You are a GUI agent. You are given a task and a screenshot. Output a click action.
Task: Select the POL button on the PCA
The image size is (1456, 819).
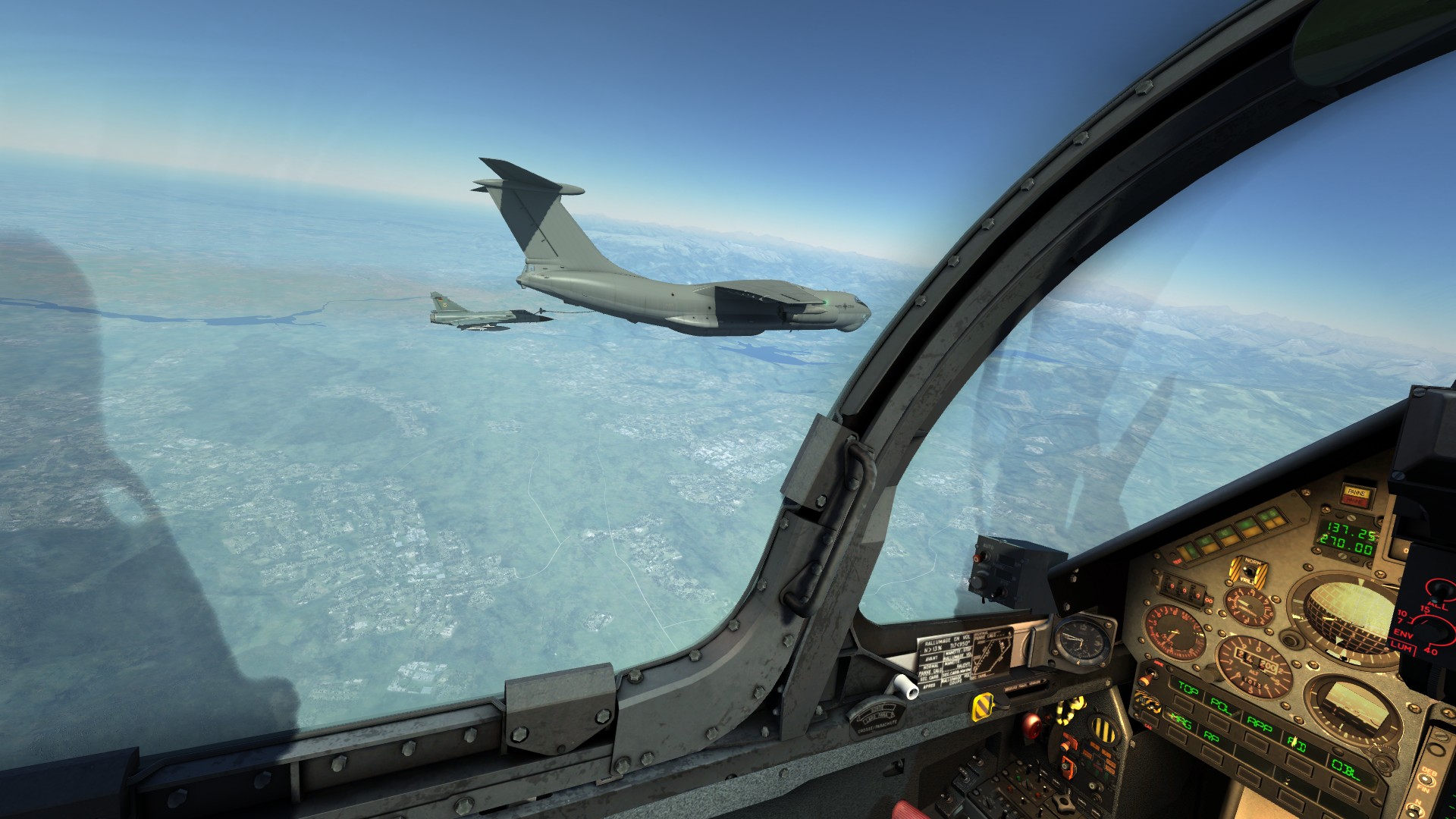(x=1221, y=705)
